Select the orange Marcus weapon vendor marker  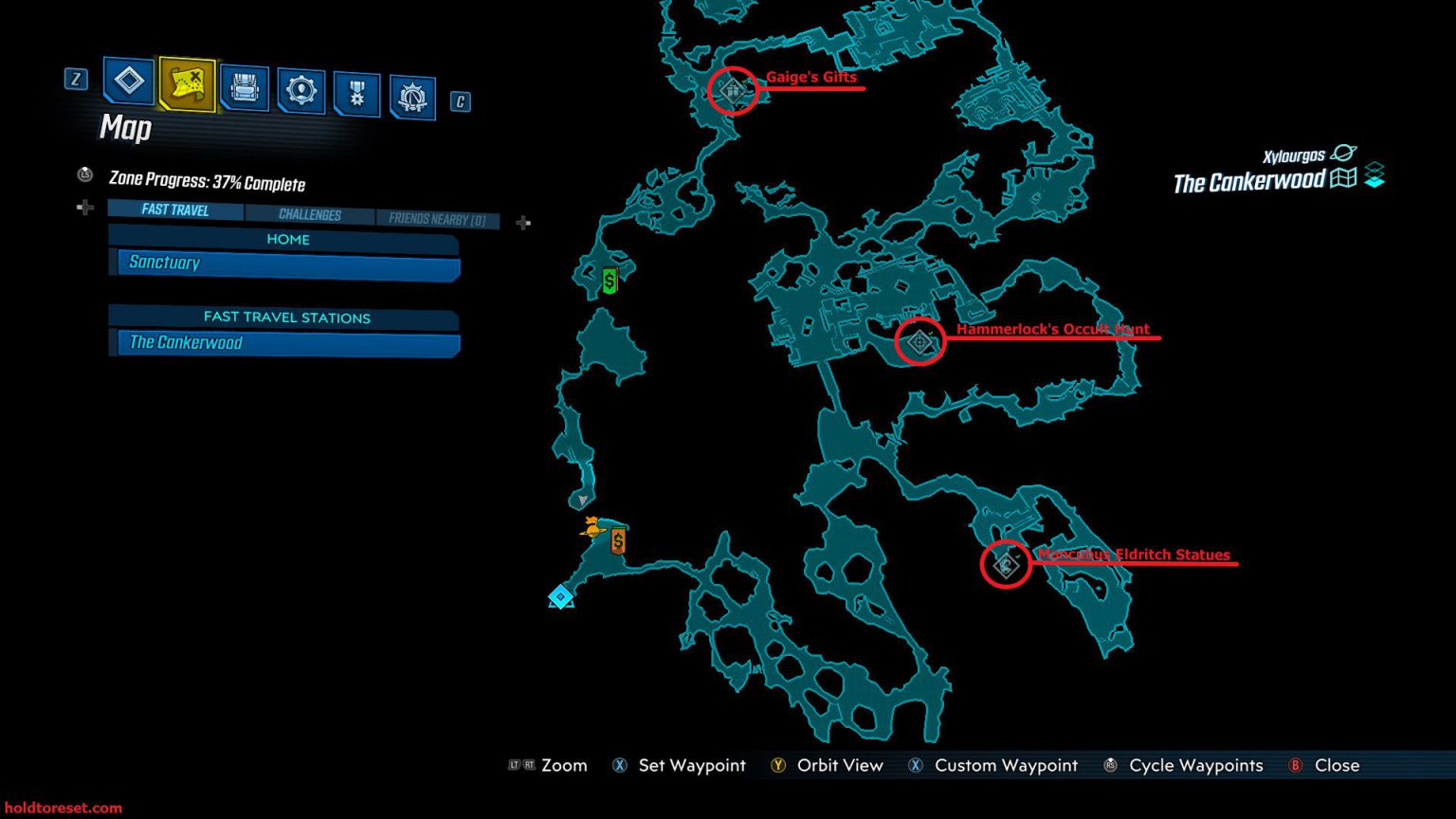pyautogui.click(x=620, y=540)
